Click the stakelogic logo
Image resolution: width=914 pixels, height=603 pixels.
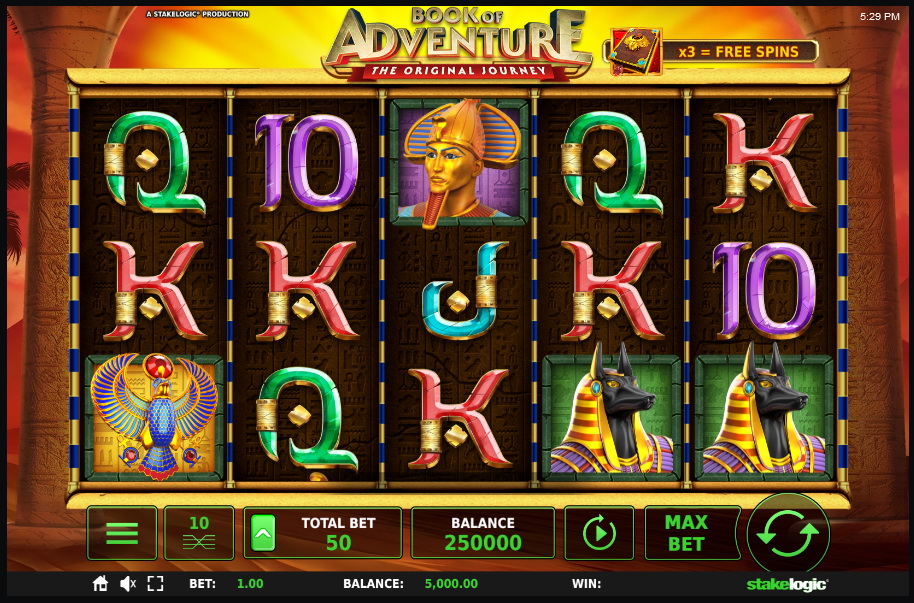tap(787, 584)
